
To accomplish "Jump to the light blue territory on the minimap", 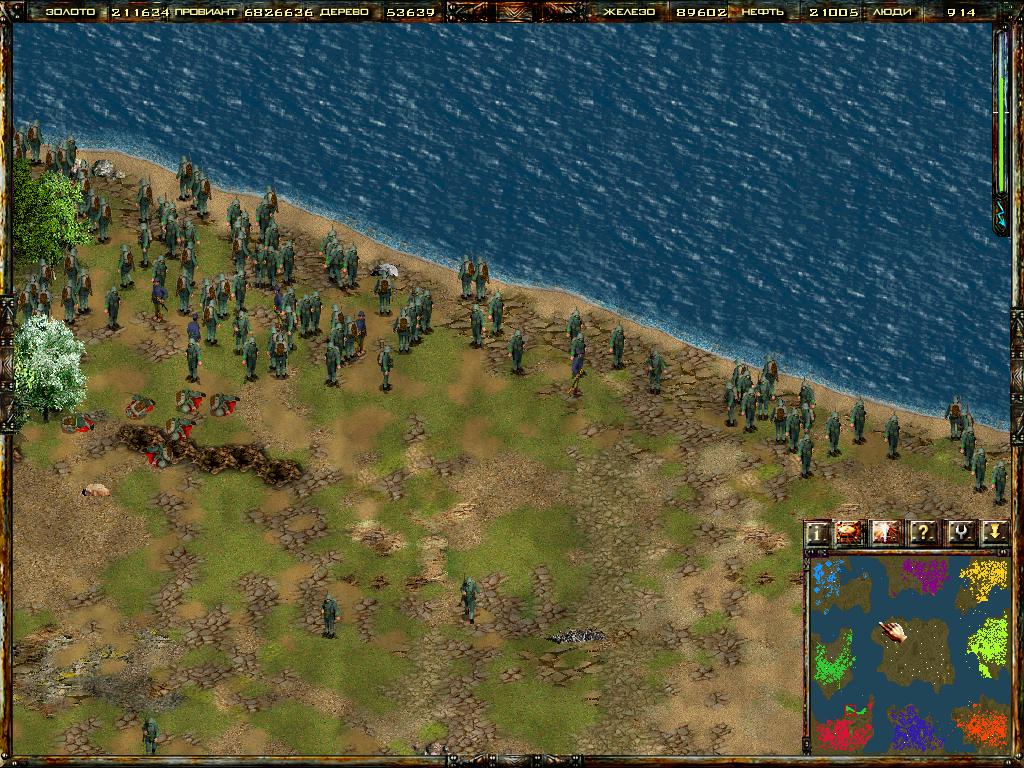I will coord(828,578).
